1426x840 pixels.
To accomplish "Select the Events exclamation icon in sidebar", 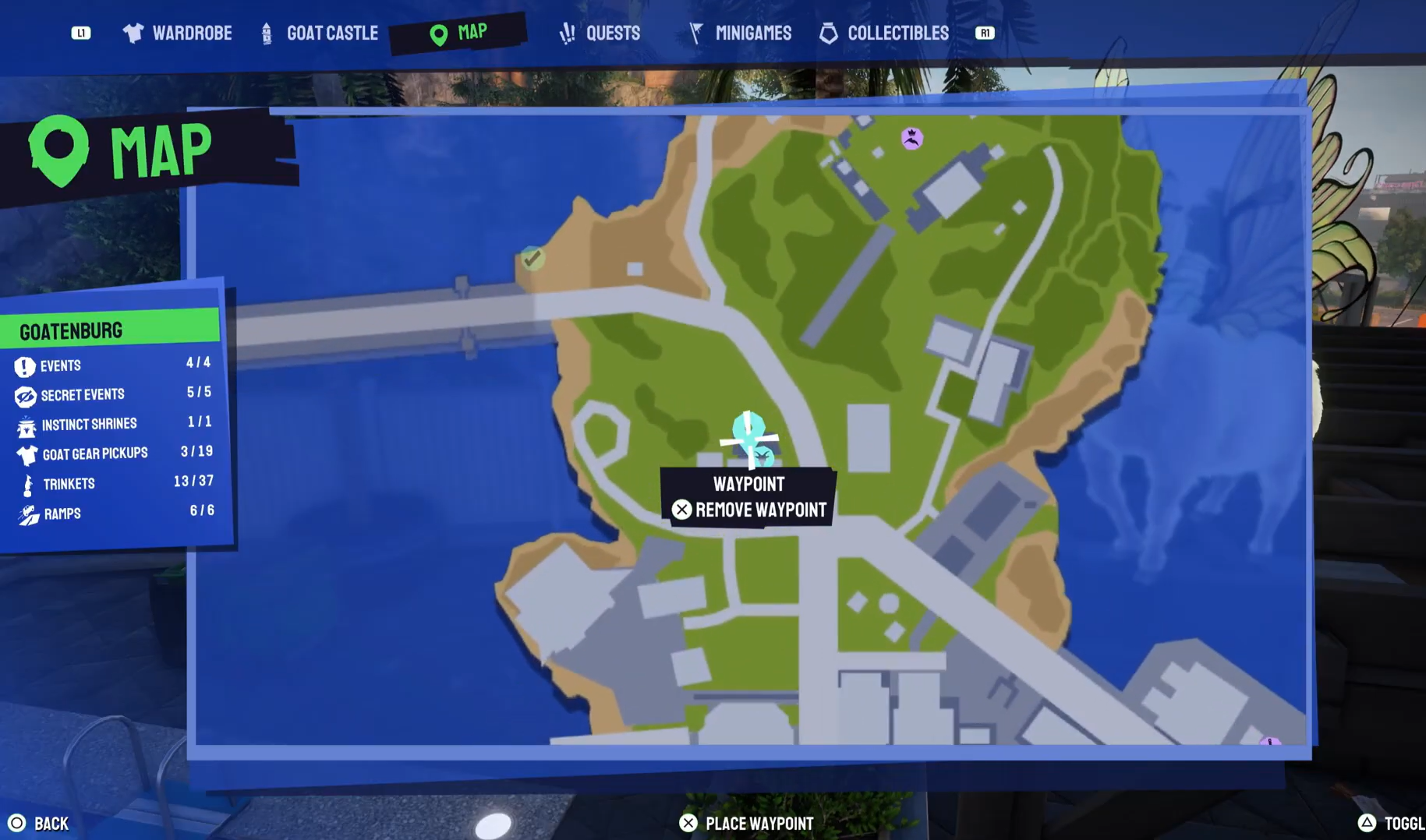I will coord(26,365).
